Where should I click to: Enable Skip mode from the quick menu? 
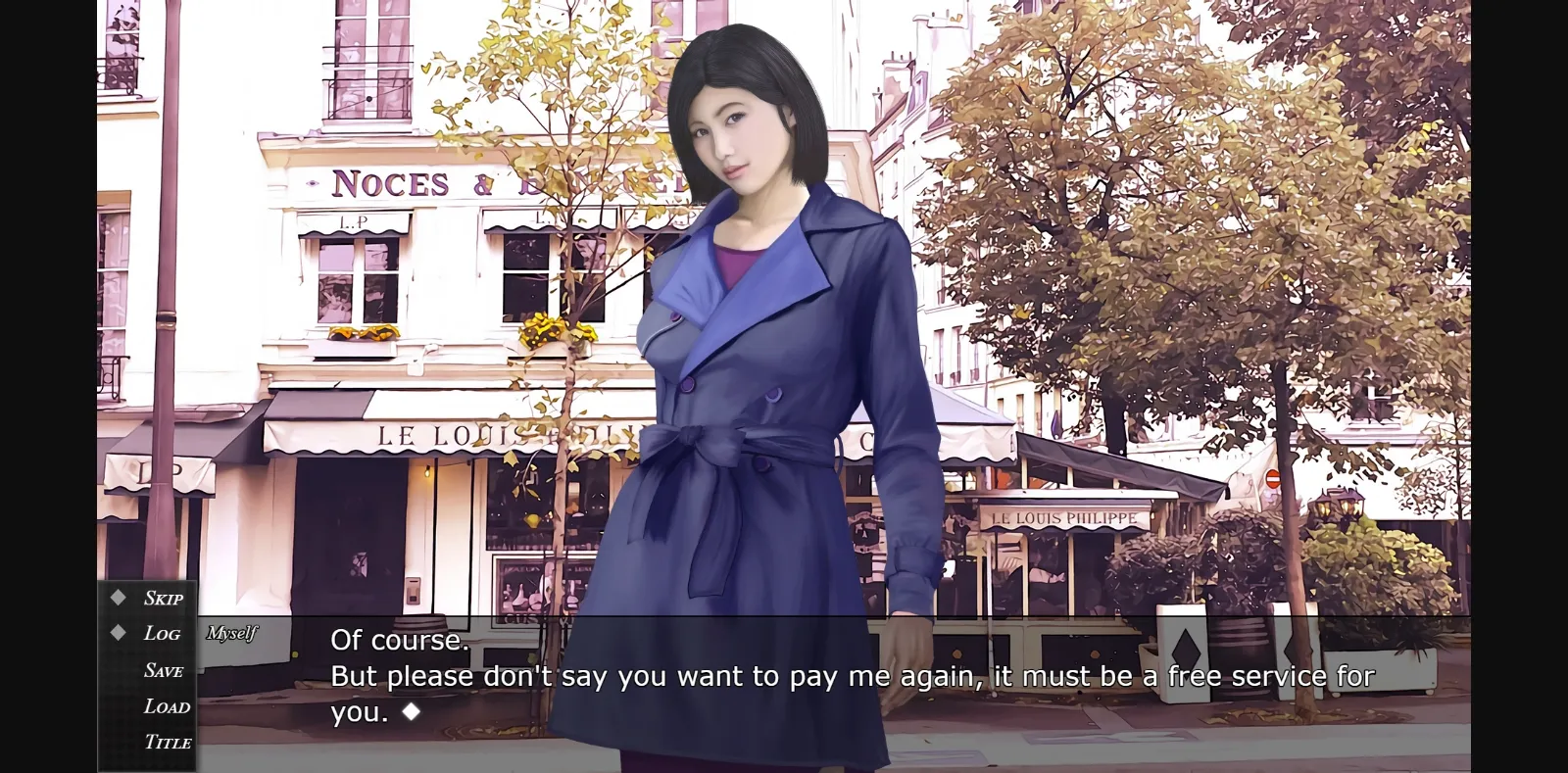(163, 598)
